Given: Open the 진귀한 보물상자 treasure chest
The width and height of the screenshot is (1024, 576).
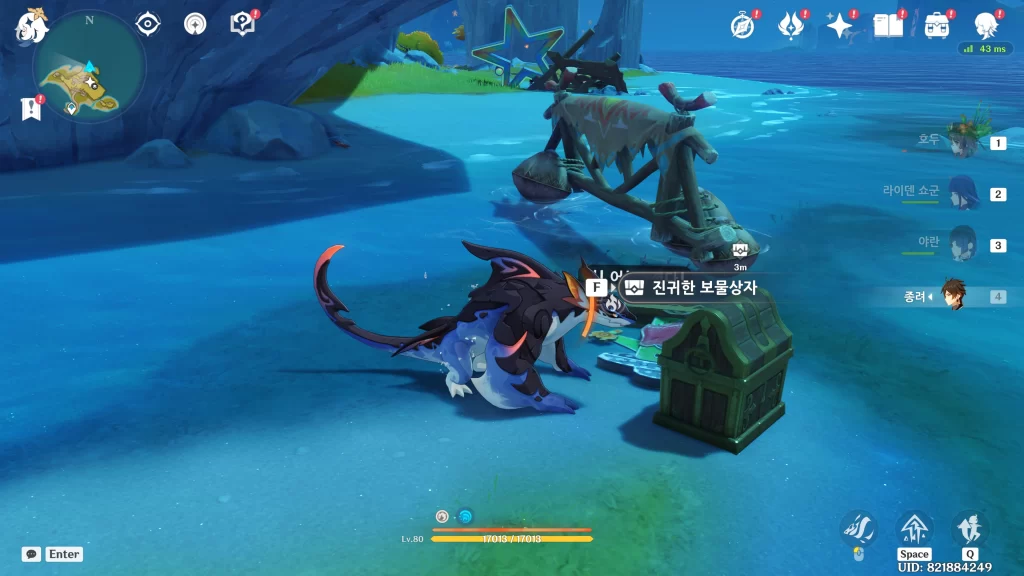Looking at the screenshot, I should [x=688, y=288].
